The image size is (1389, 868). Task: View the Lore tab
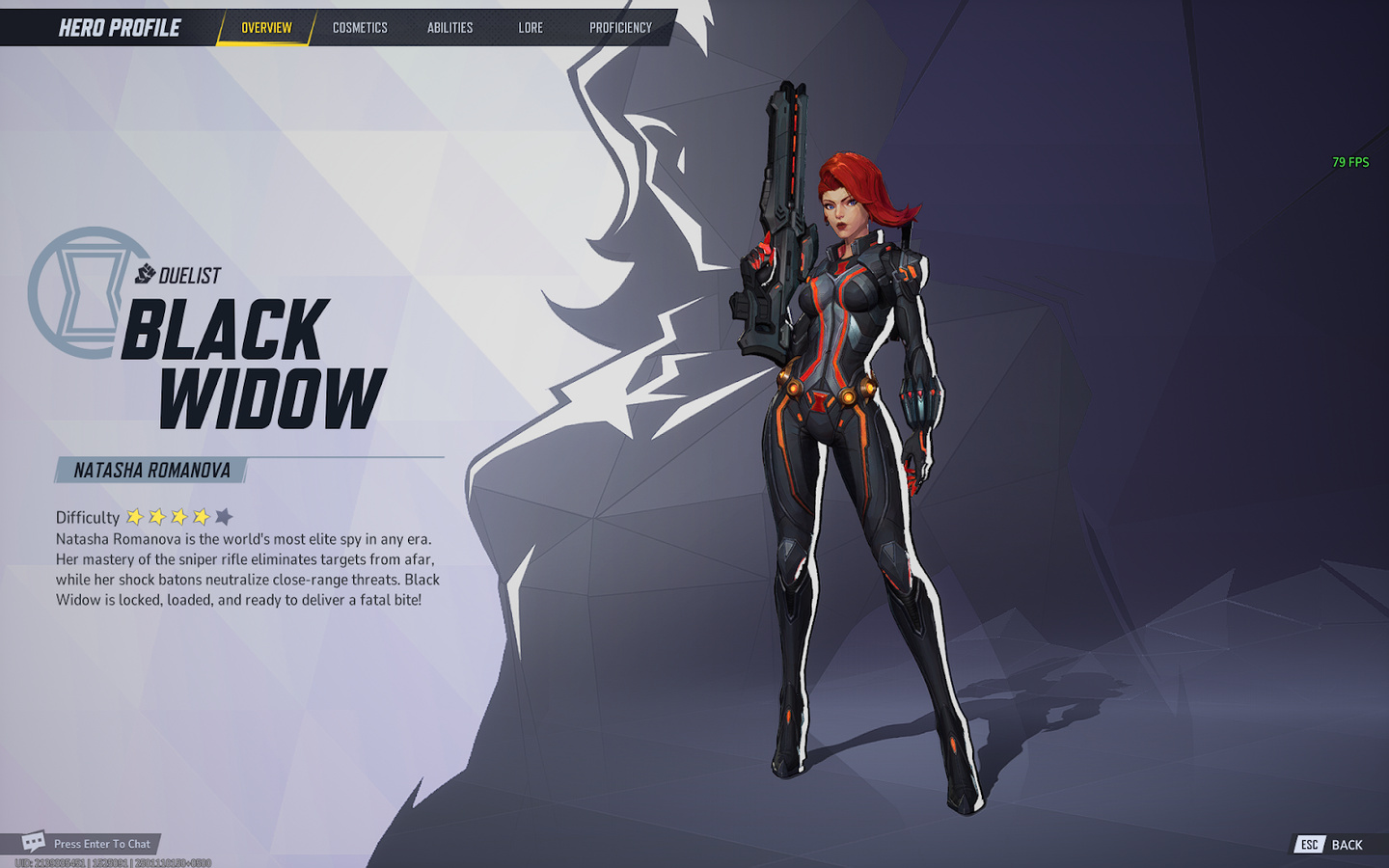[530, 28]
